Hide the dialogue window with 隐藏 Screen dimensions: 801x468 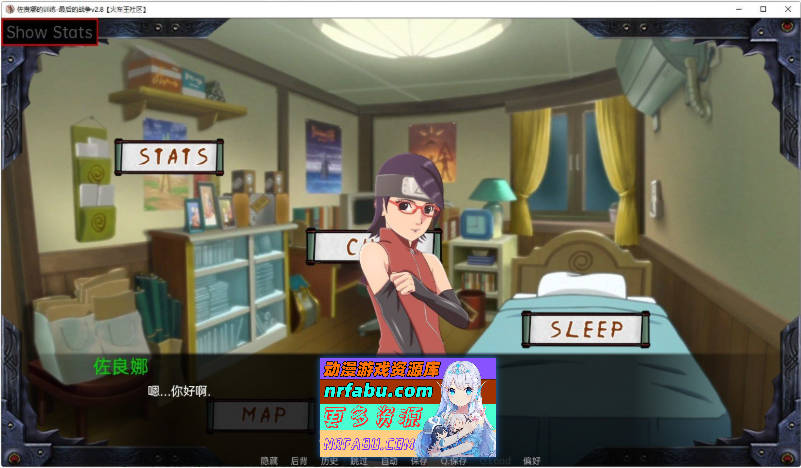(x=269, y=461)
